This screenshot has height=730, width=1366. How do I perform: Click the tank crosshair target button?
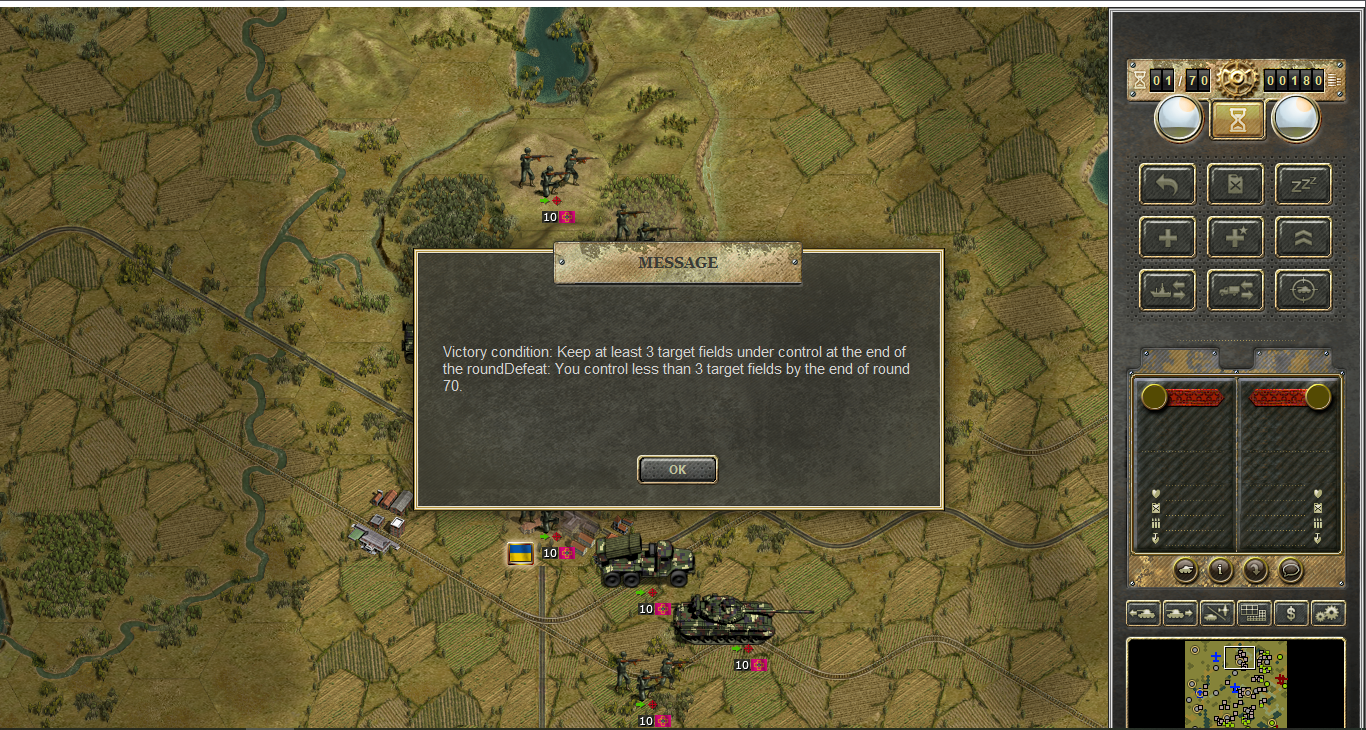(1303, 290)
